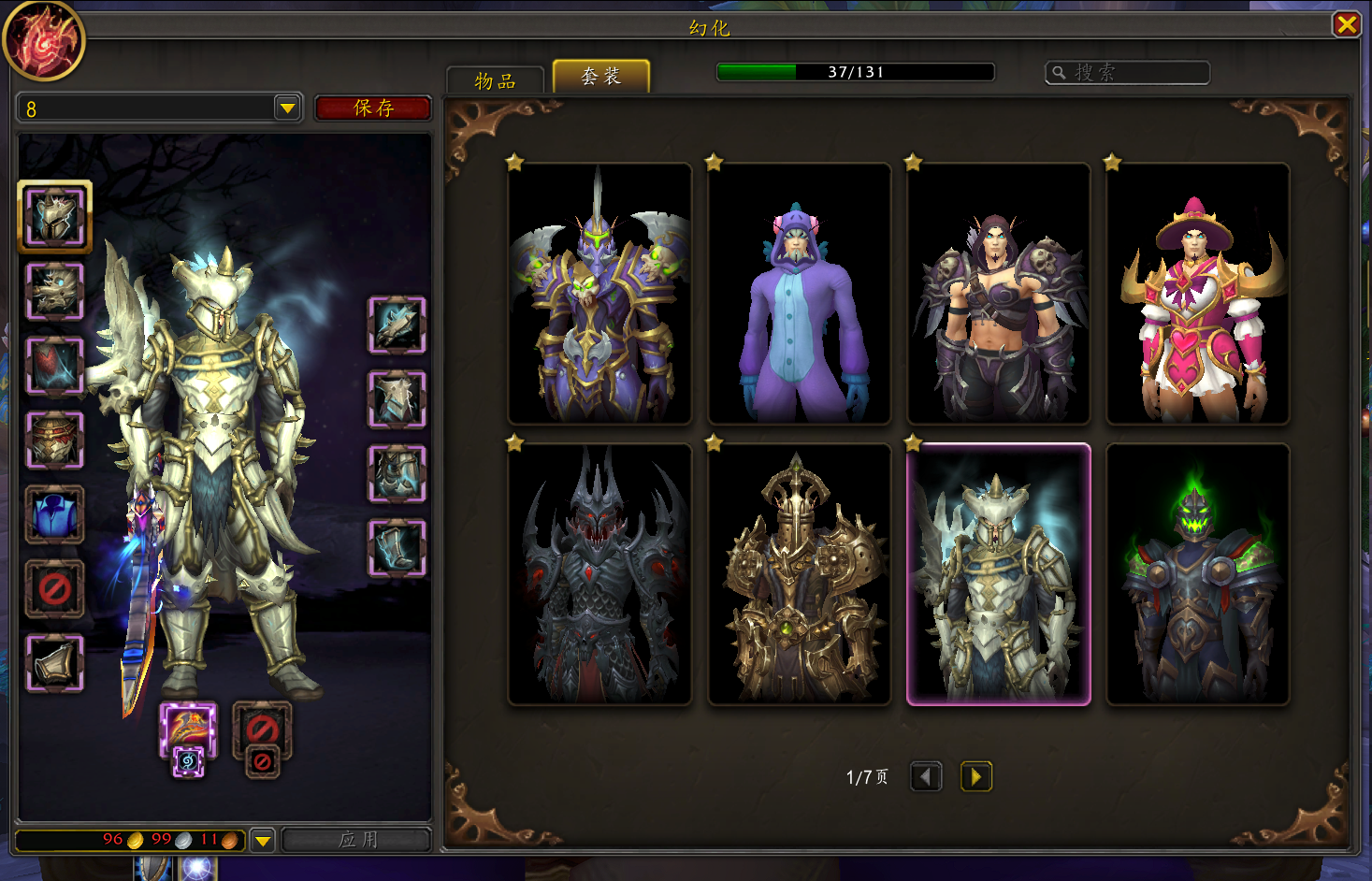
Task: Open the outfit name dropdown
Action: coord(287,108)
